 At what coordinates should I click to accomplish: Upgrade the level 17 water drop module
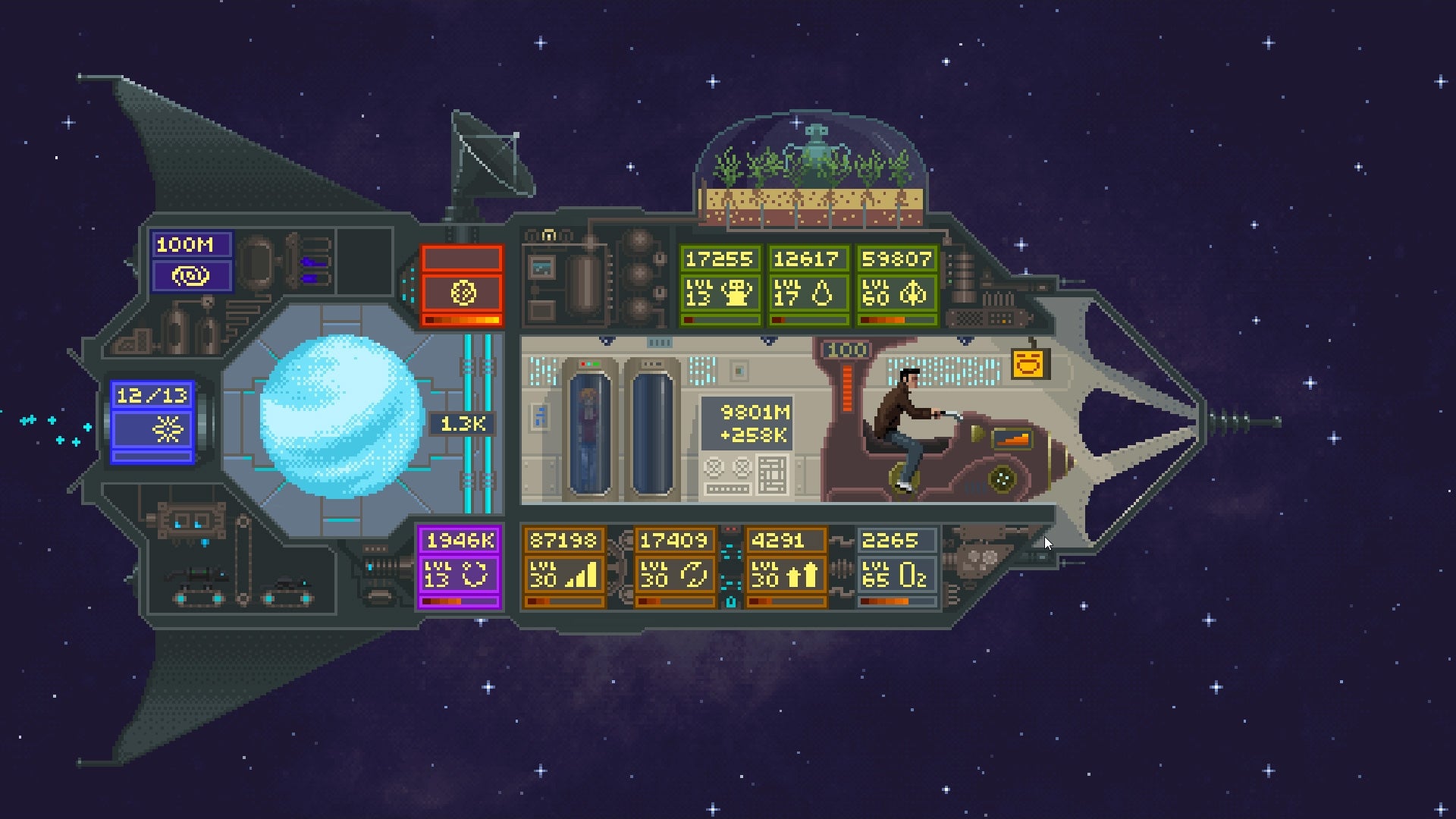807,293
